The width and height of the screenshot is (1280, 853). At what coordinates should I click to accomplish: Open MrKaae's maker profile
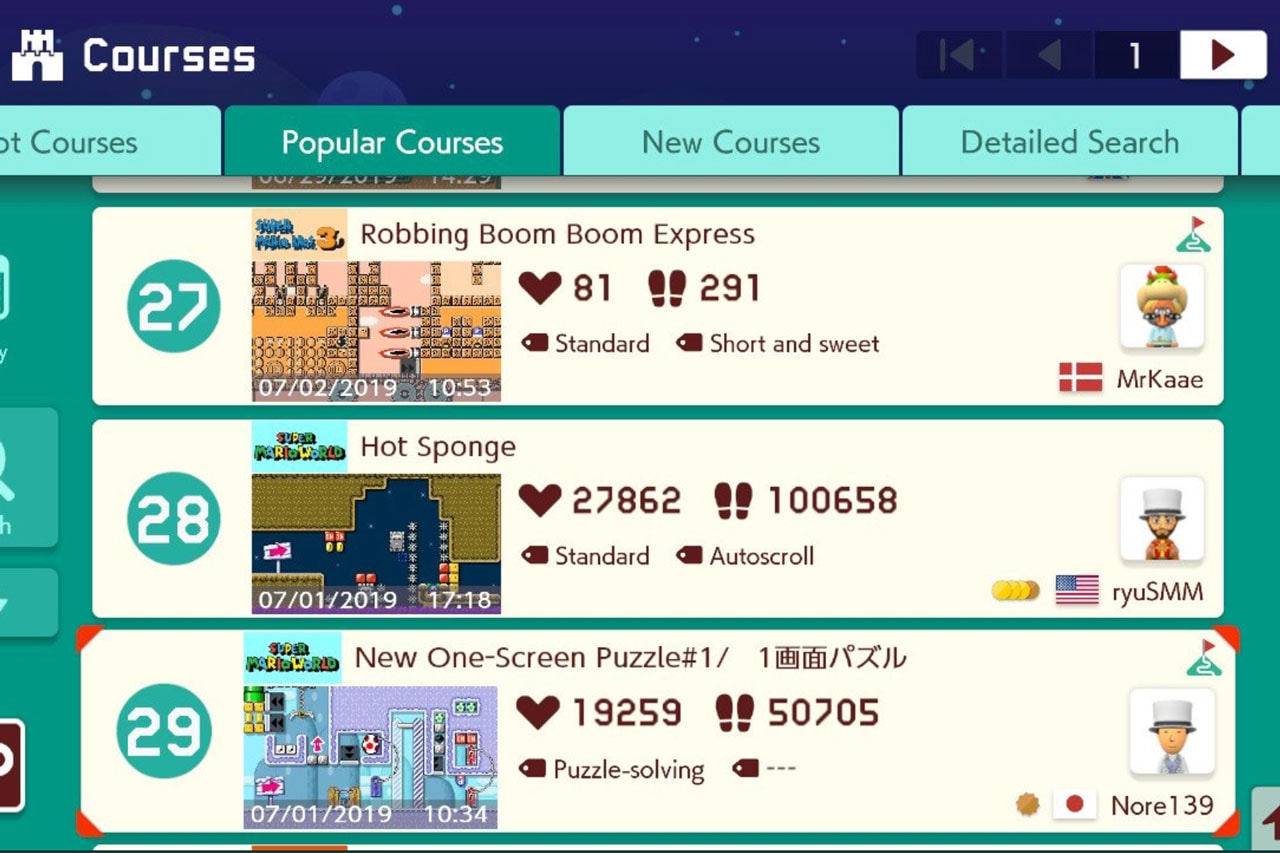(x=1161, y=307)
